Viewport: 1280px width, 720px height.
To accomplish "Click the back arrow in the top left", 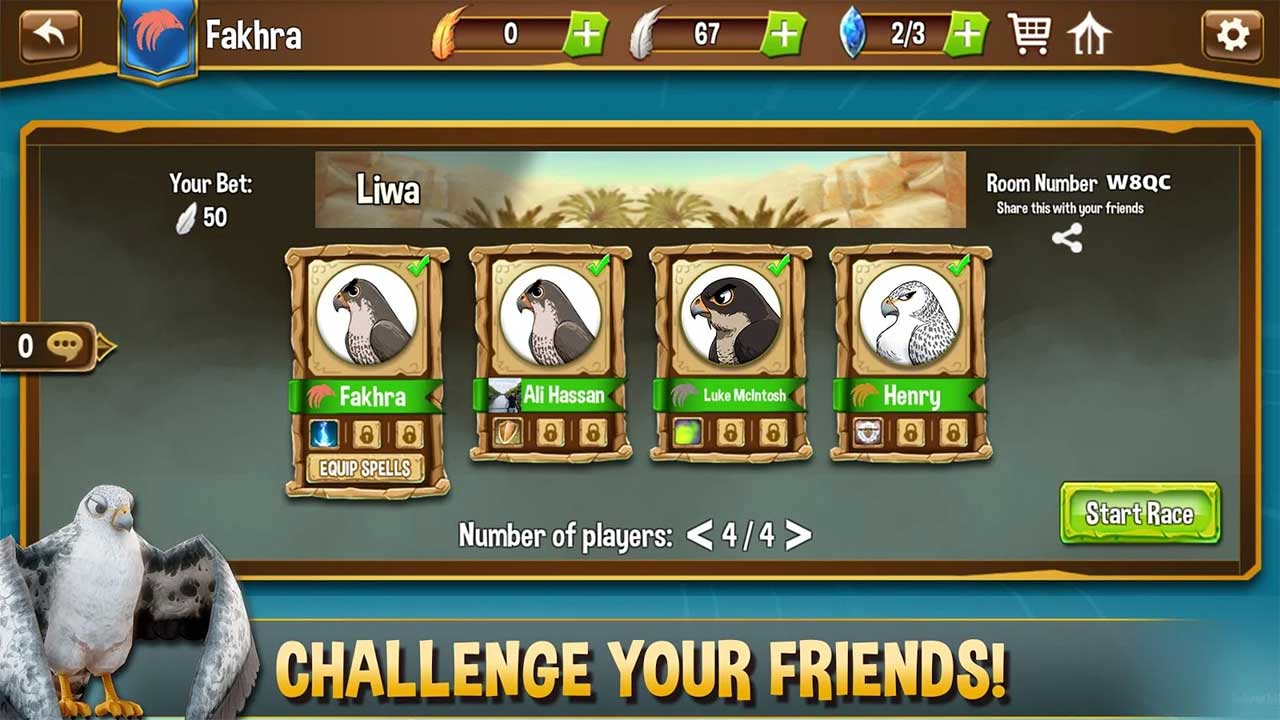I will 48,35.
